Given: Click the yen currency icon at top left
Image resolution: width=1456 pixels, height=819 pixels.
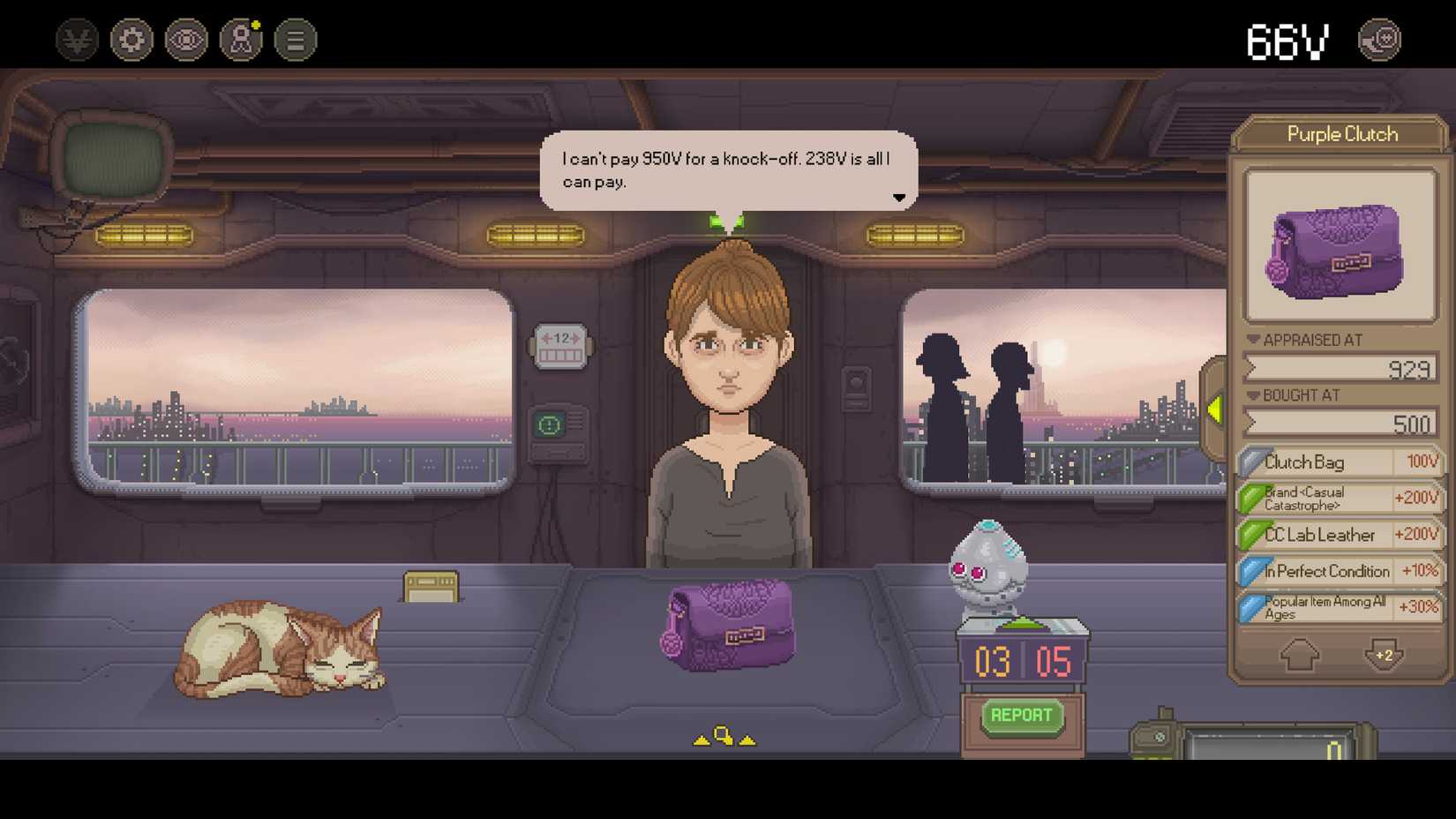Looking at the screenshot, I should (76, 39).
